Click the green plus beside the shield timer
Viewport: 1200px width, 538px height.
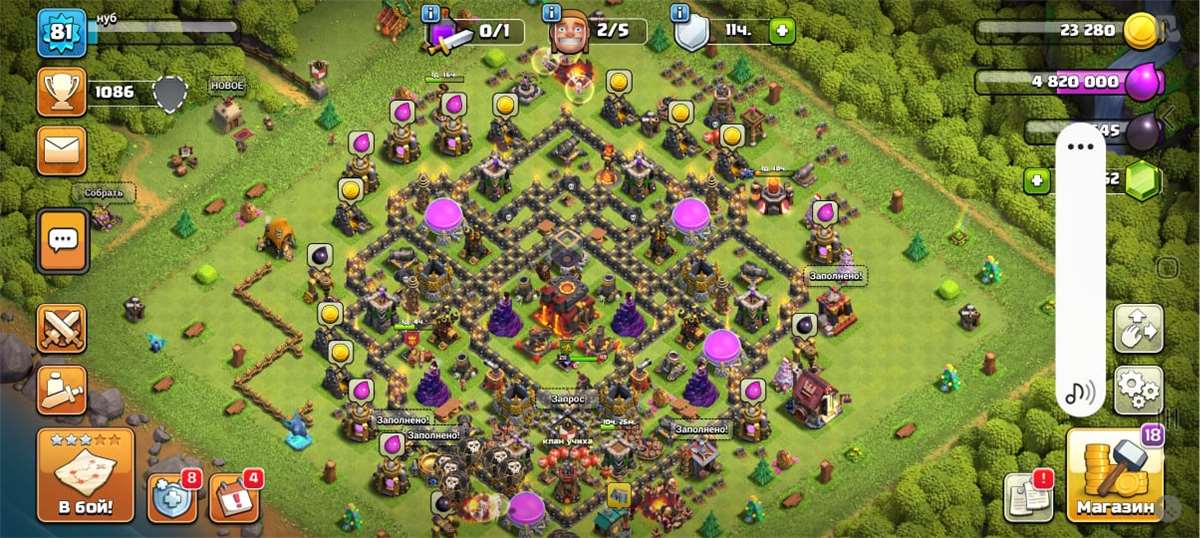click(781, 31)
